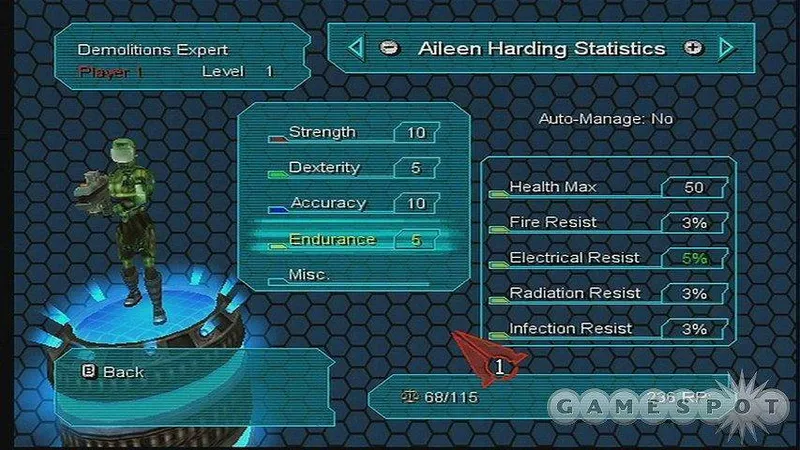
Task: Click the plus button beside the character name
Action: [x=692, y=48]
